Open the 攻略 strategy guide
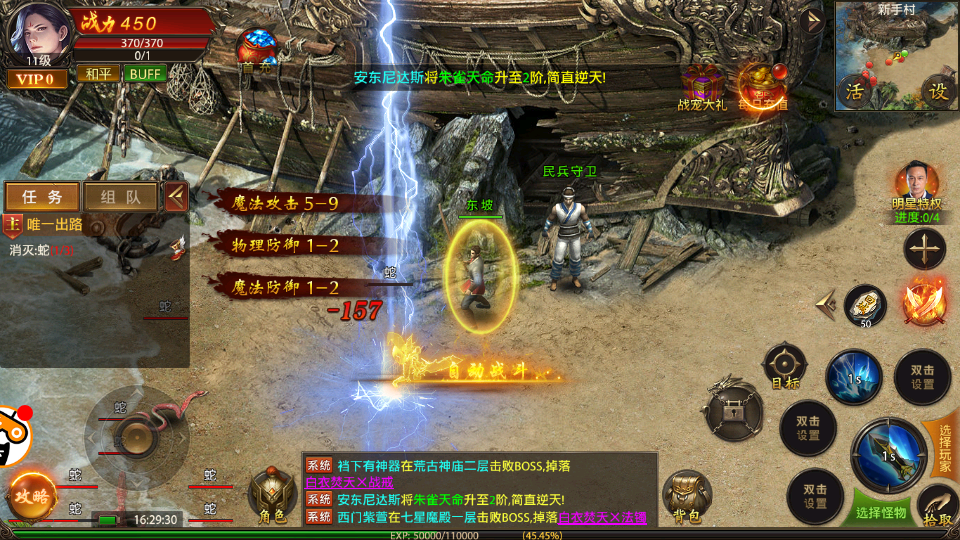The image size is (960, 540). tap(31, 495)
